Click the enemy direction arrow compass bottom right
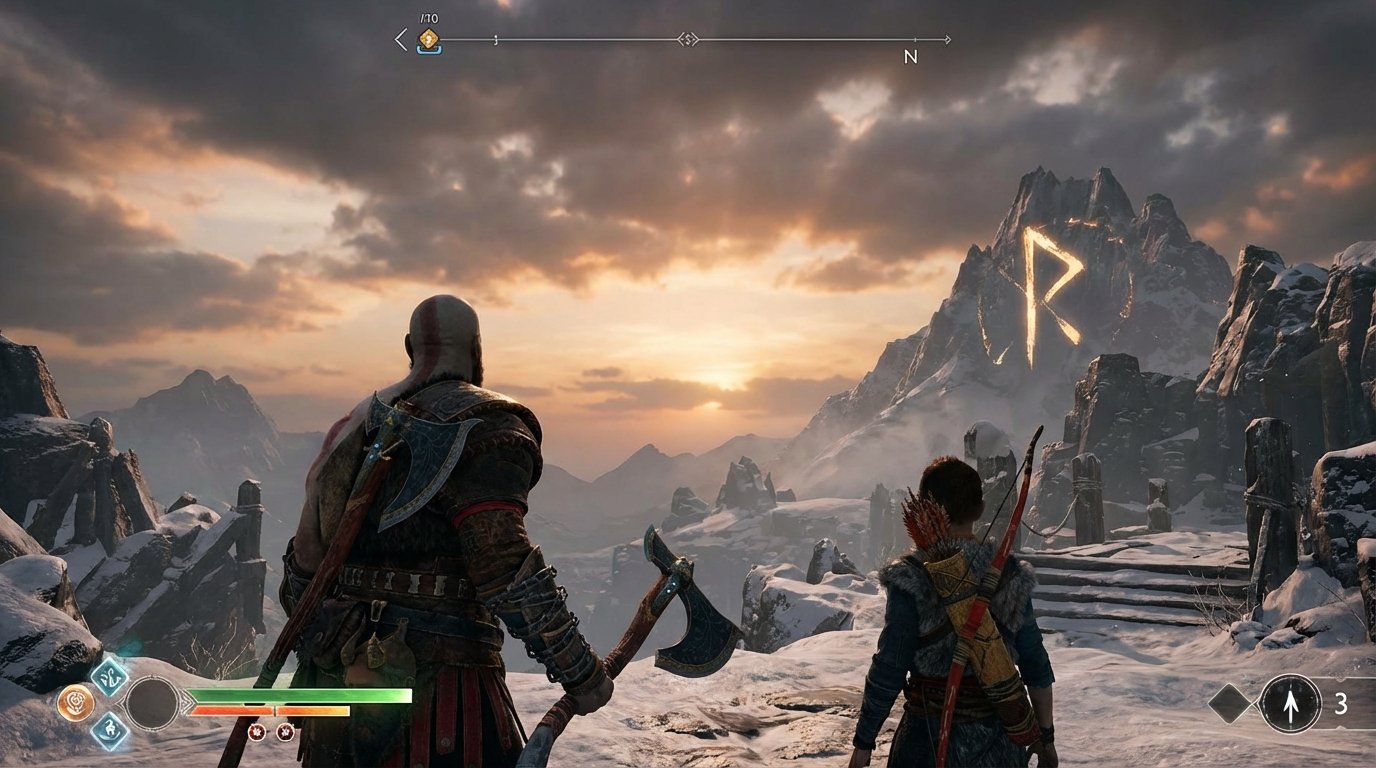1376x768 pixels. [1290, 705]
